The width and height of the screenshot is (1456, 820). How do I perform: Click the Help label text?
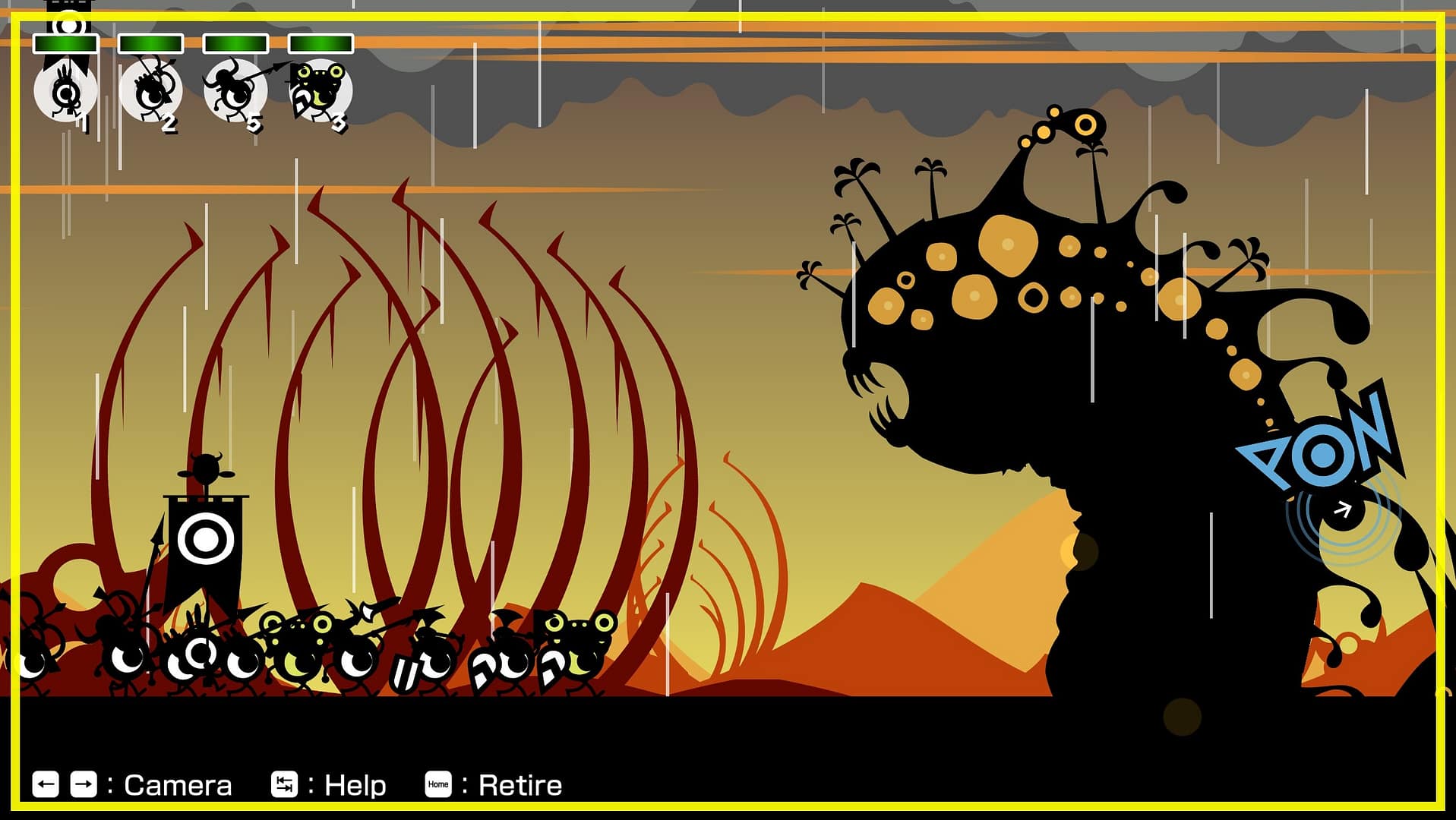(354, 783)
